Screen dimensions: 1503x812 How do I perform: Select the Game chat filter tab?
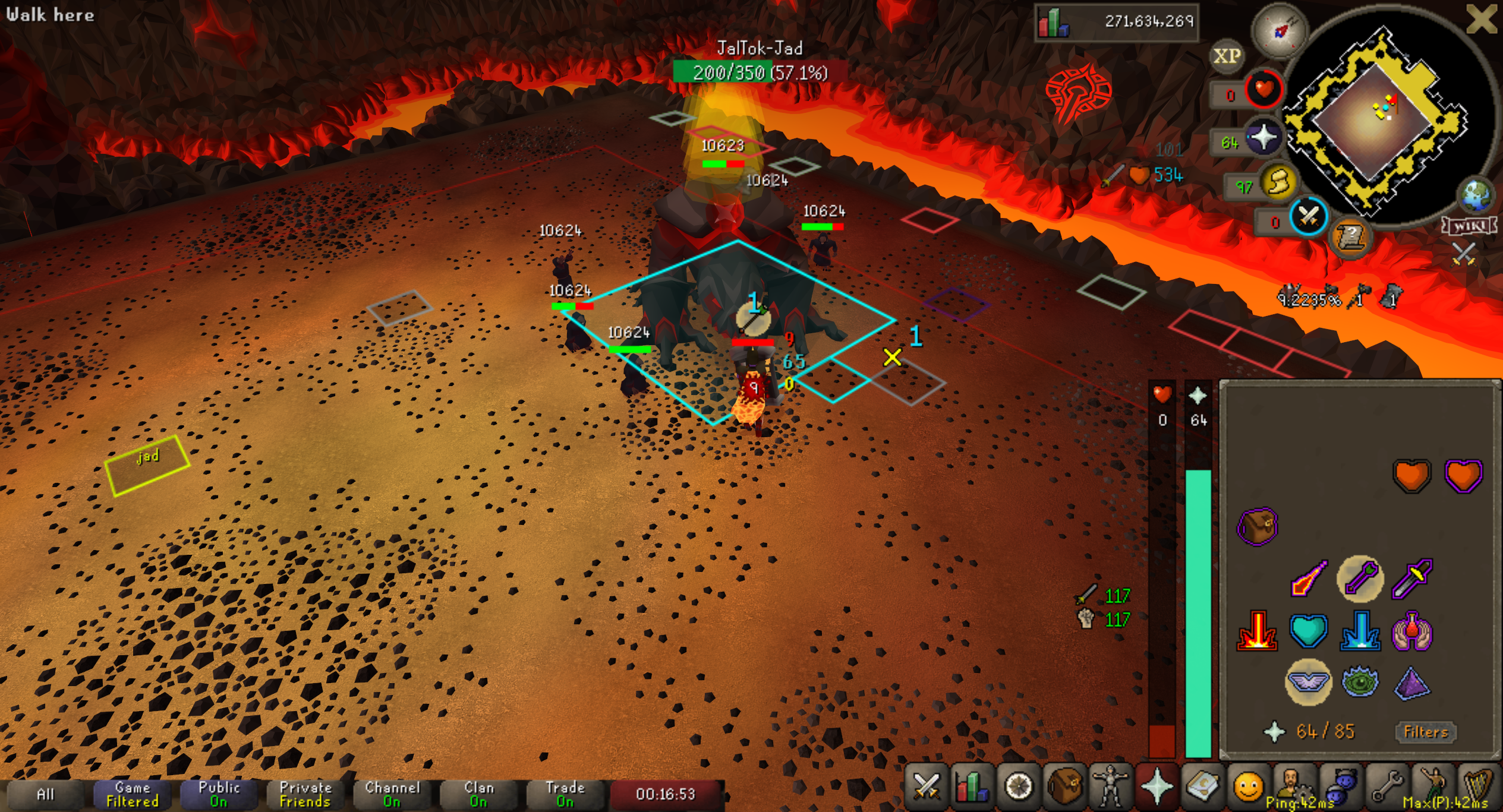point(132,794)
